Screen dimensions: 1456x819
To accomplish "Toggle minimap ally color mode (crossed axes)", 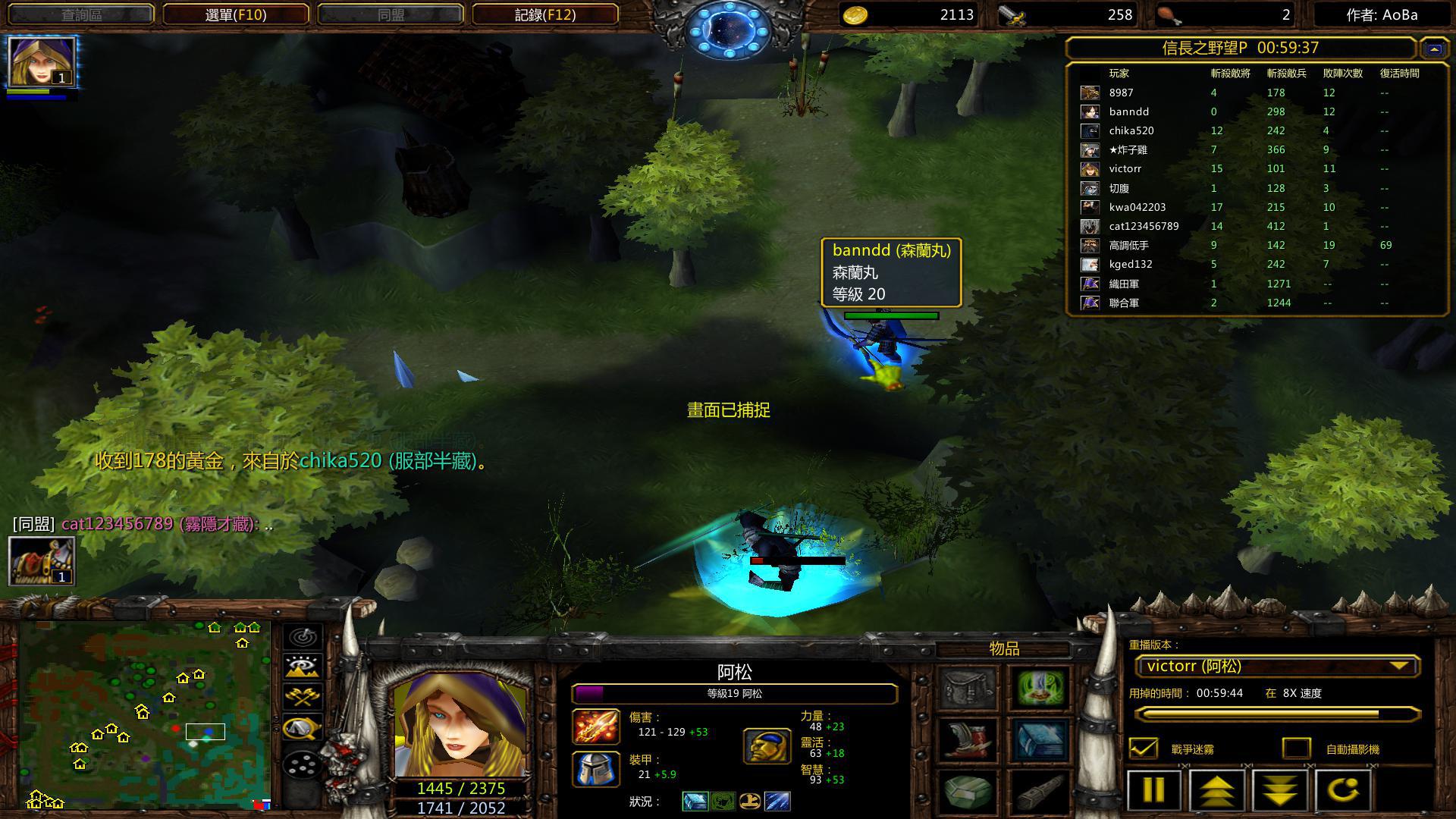I will [x=303, y=697].
